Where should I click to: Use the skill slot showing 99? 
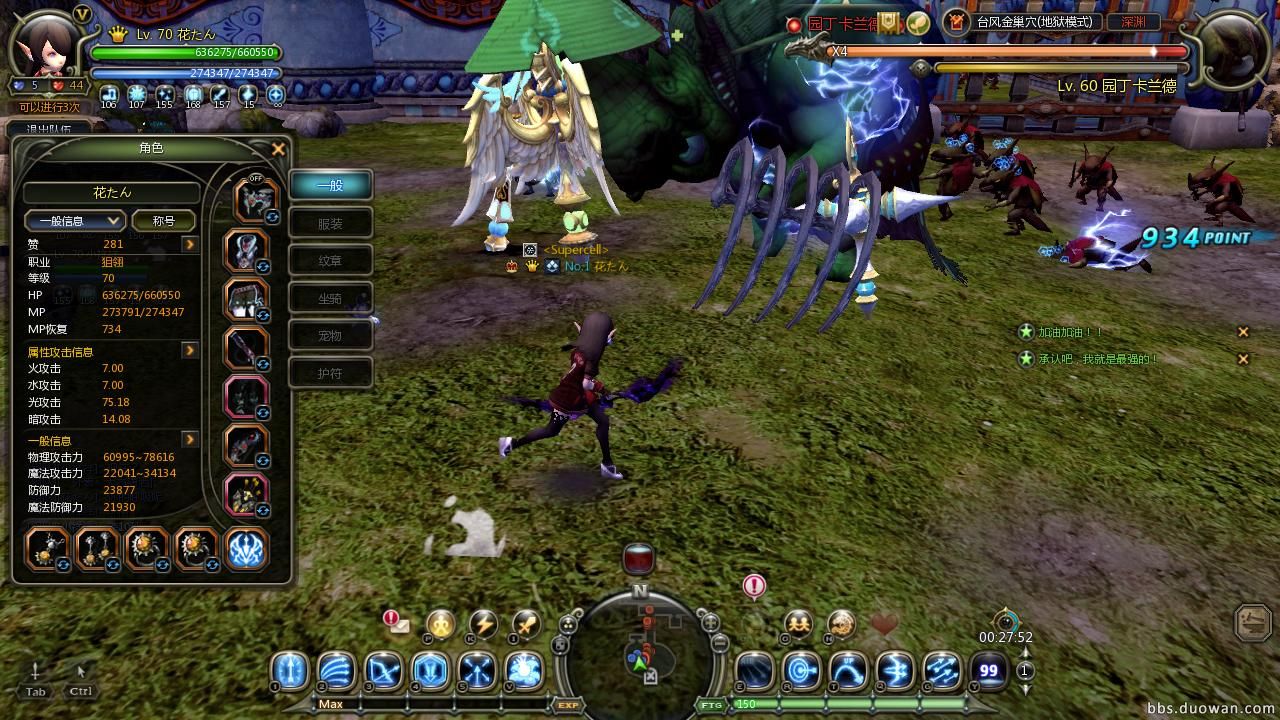tap(989, 670)
